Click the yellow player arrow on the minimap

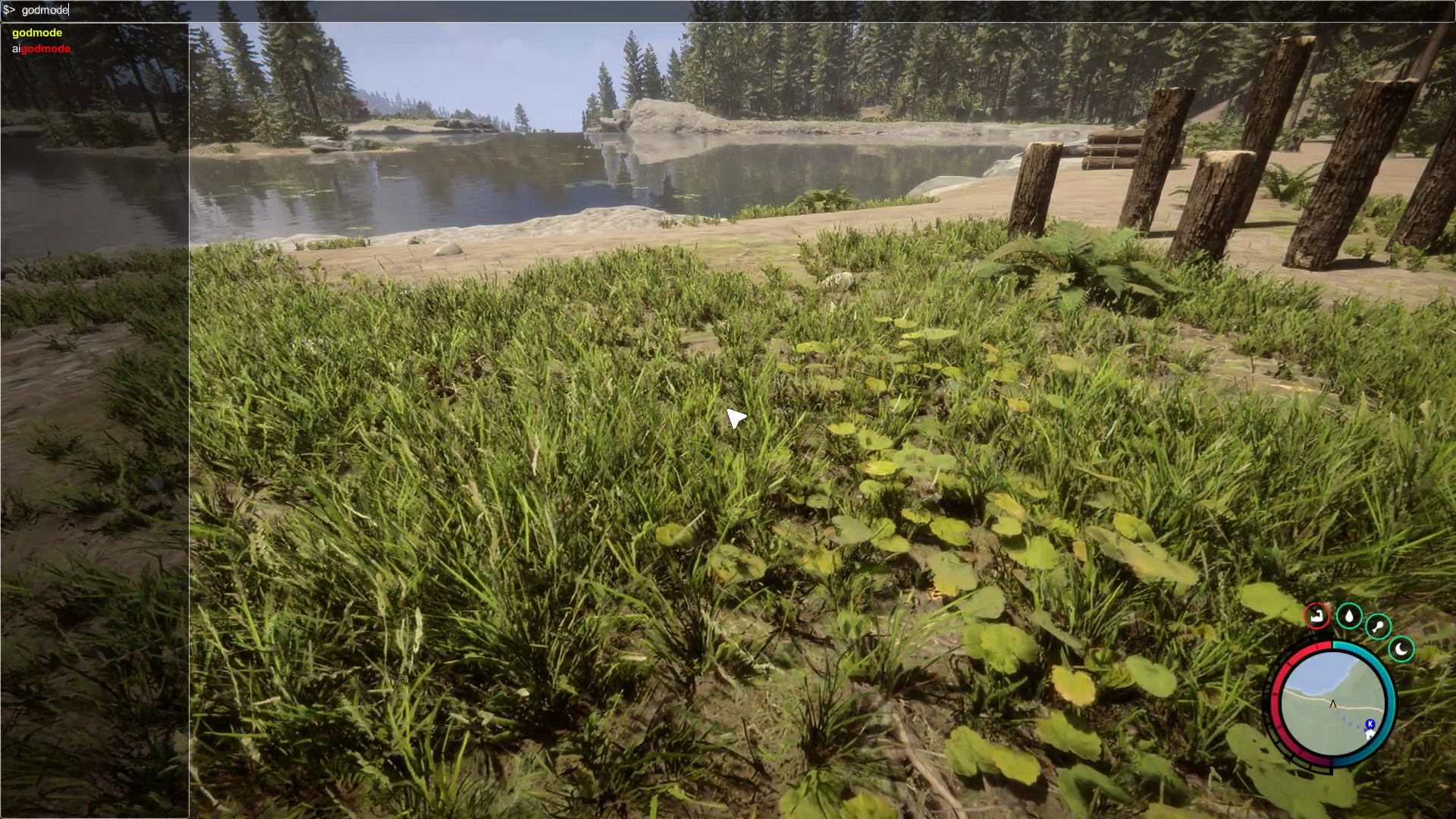point(1333,704)
